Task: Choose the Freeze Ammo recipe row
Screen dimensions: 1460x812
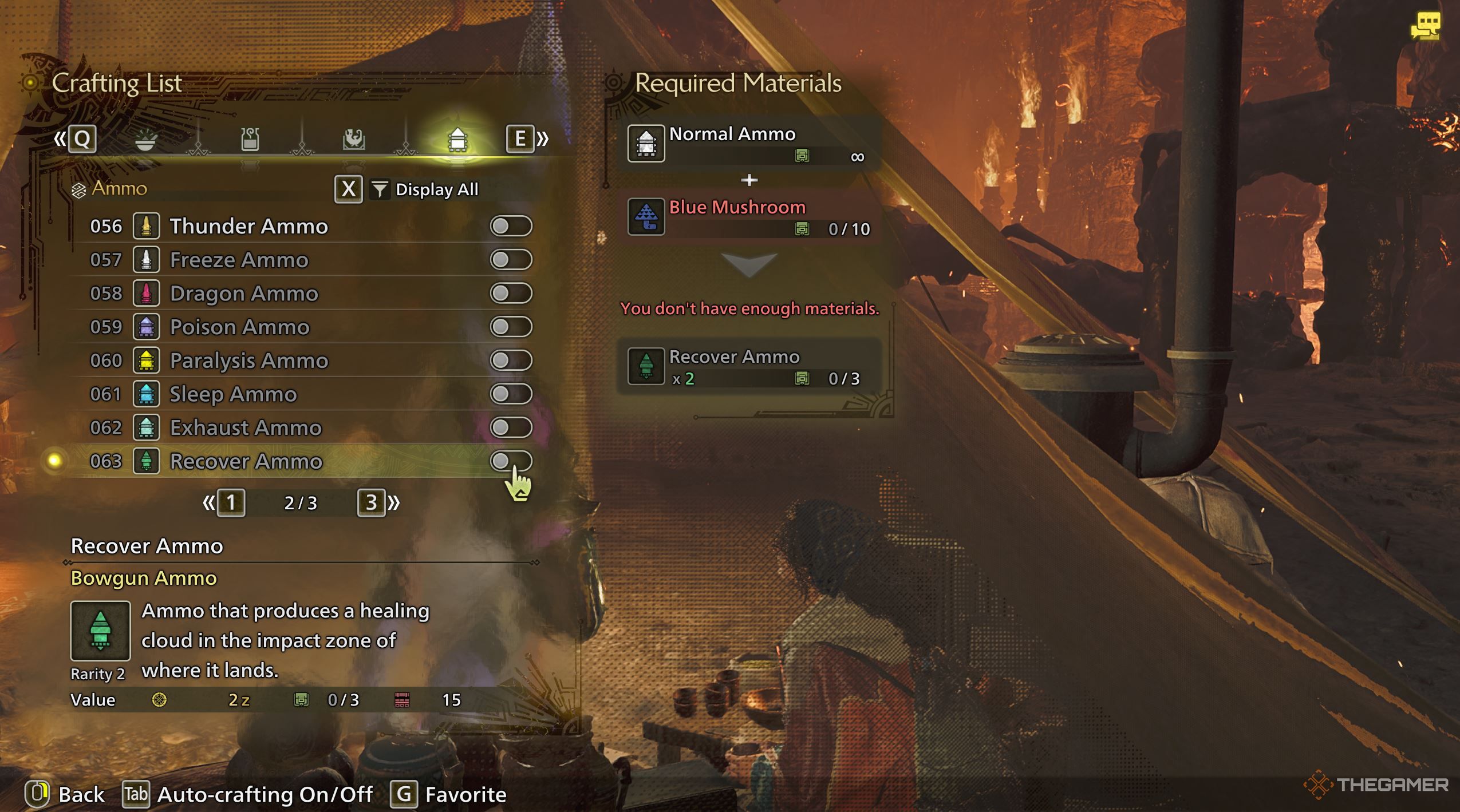Action: 239,260
